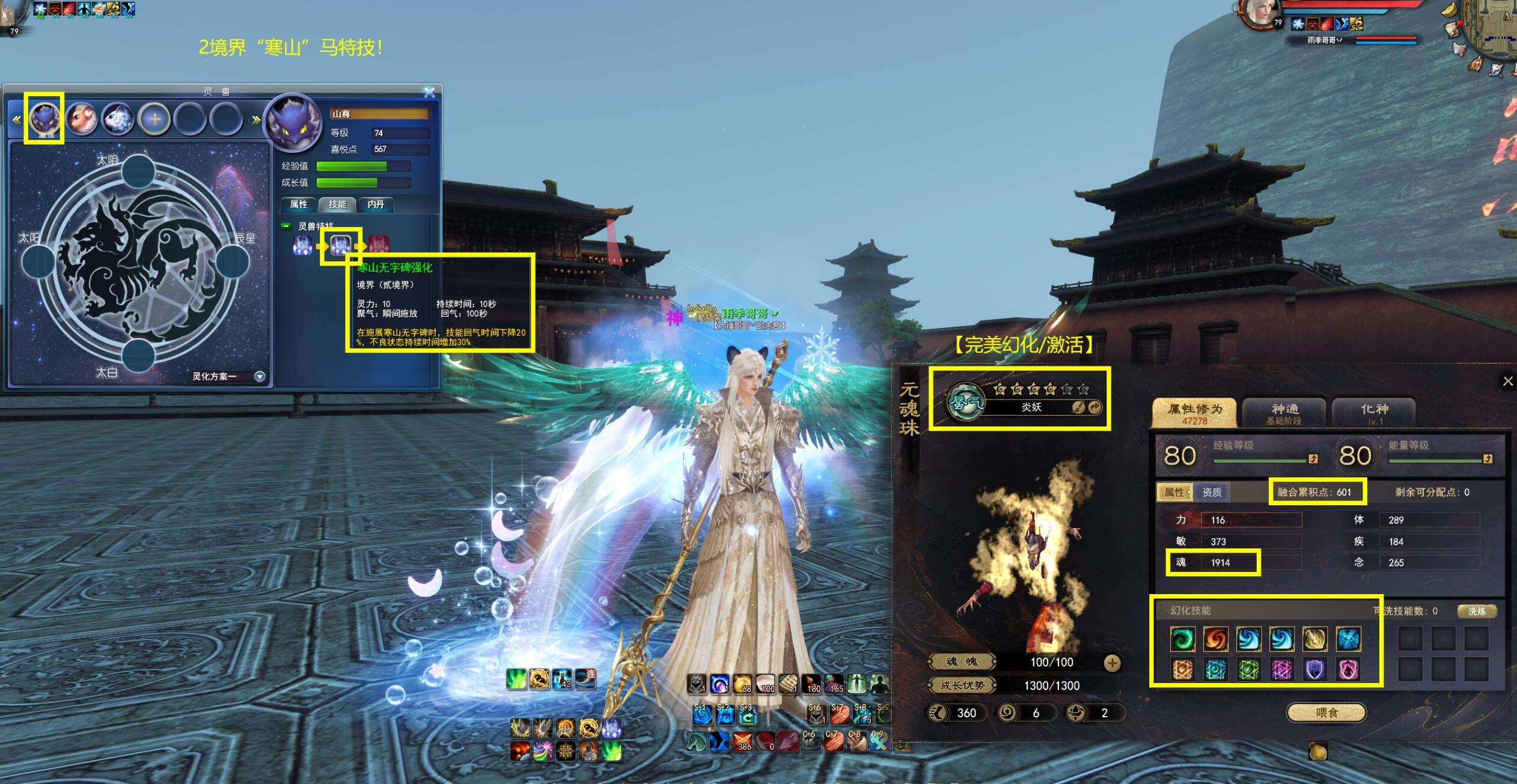Screen dimensions: 1517x784
Task: Show next pets with the right arrows
Action: coord(256,120)
